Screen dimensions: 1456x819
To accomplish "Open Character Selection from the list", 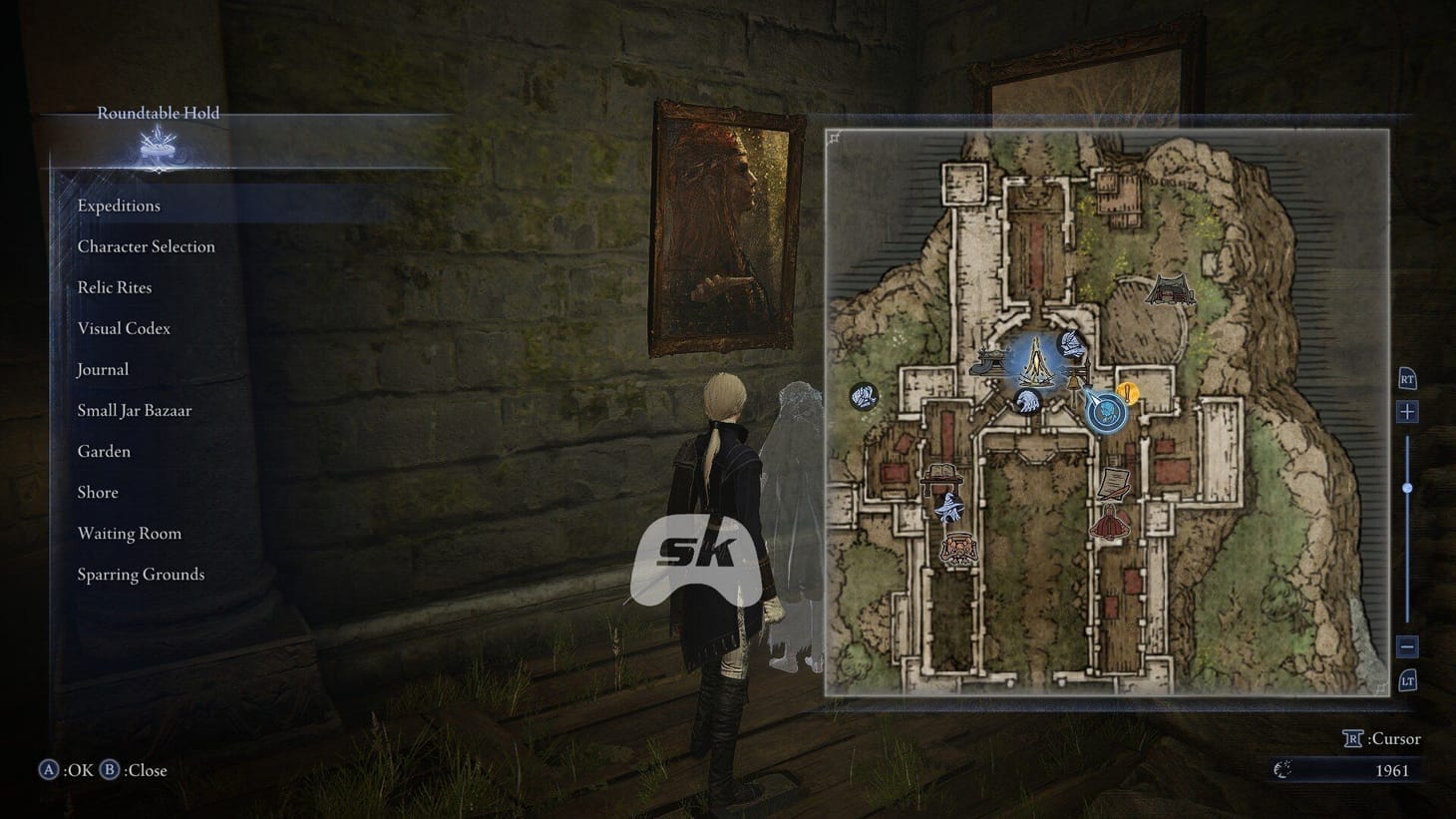I will point(146,246).
